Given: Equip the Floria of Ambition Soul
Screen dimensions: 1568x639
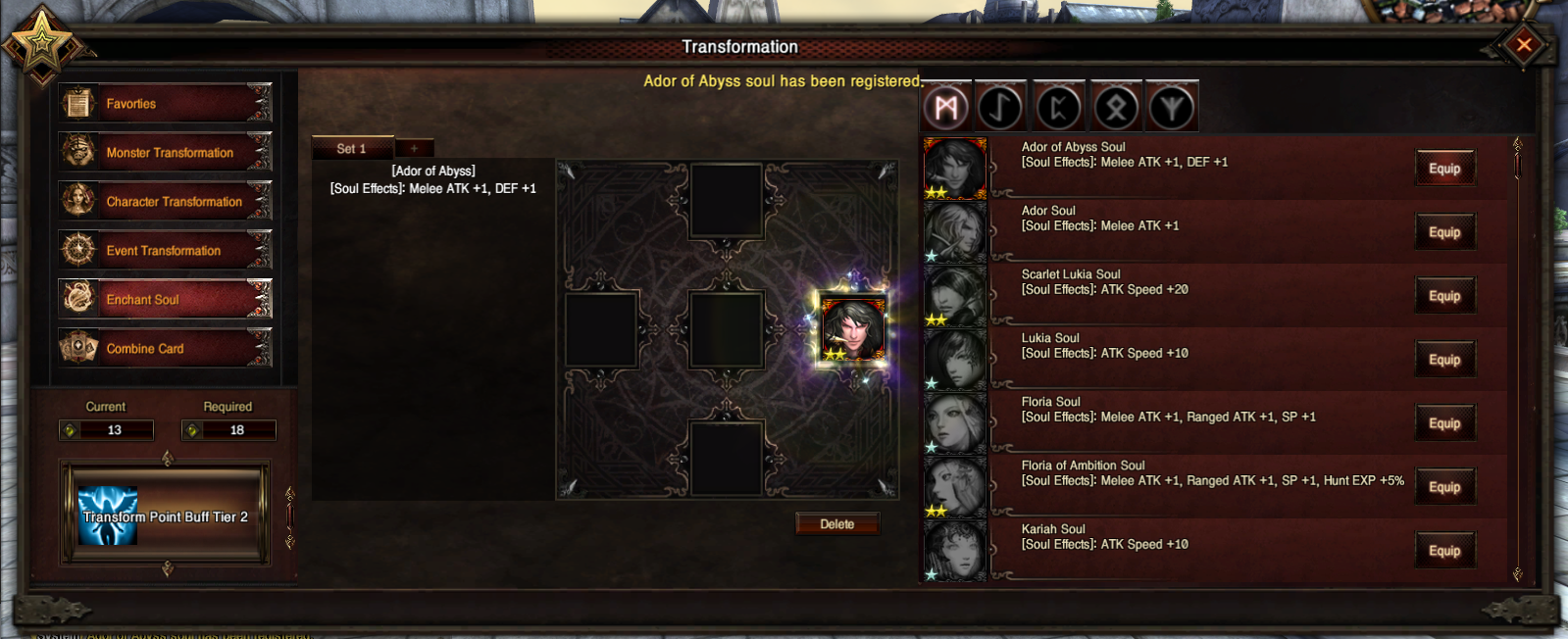Looking at the screenshot, I should [1443, 487].
